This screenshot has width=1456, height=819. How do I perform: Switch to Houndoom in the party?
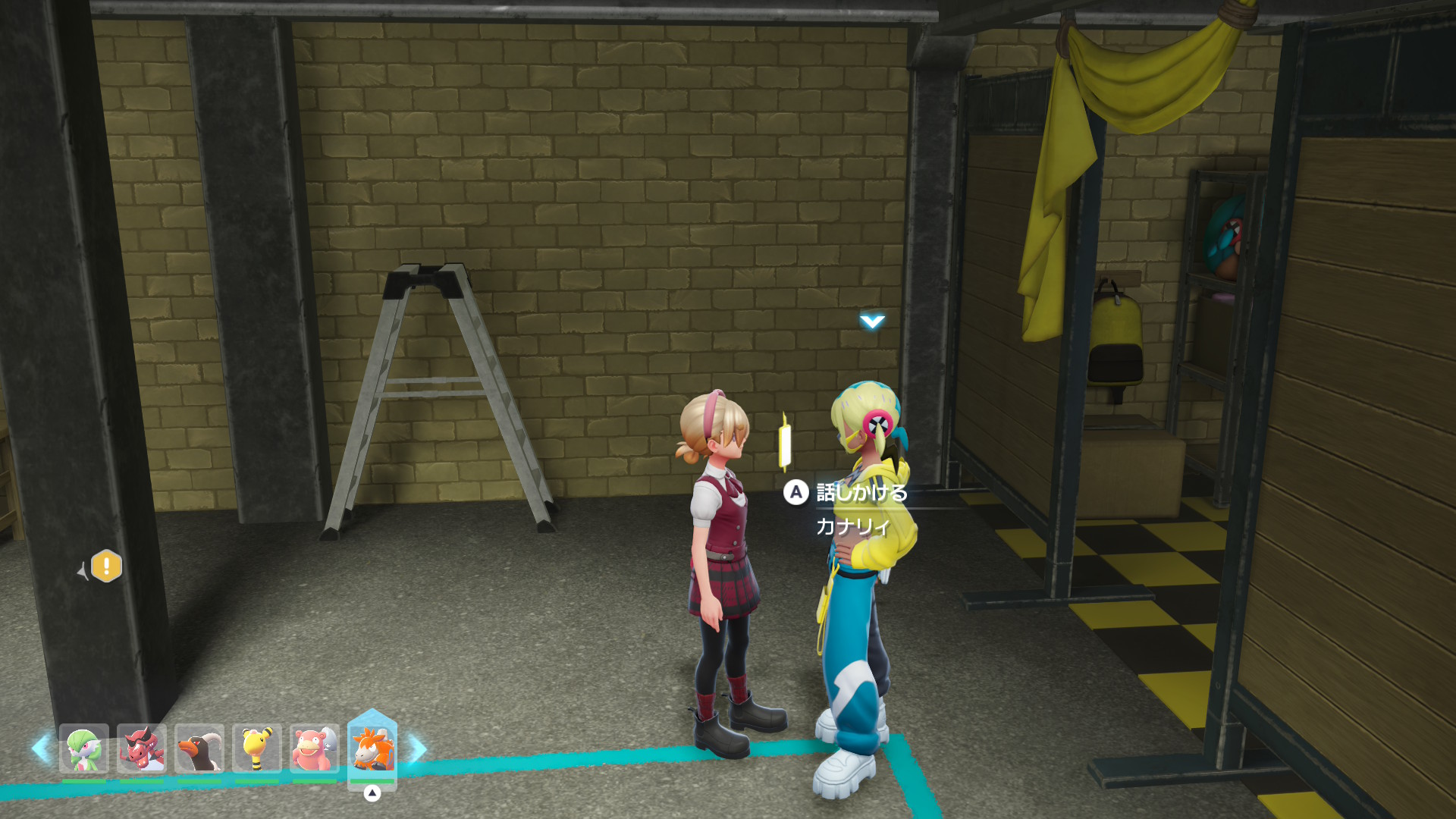click(x=199, y=748)
